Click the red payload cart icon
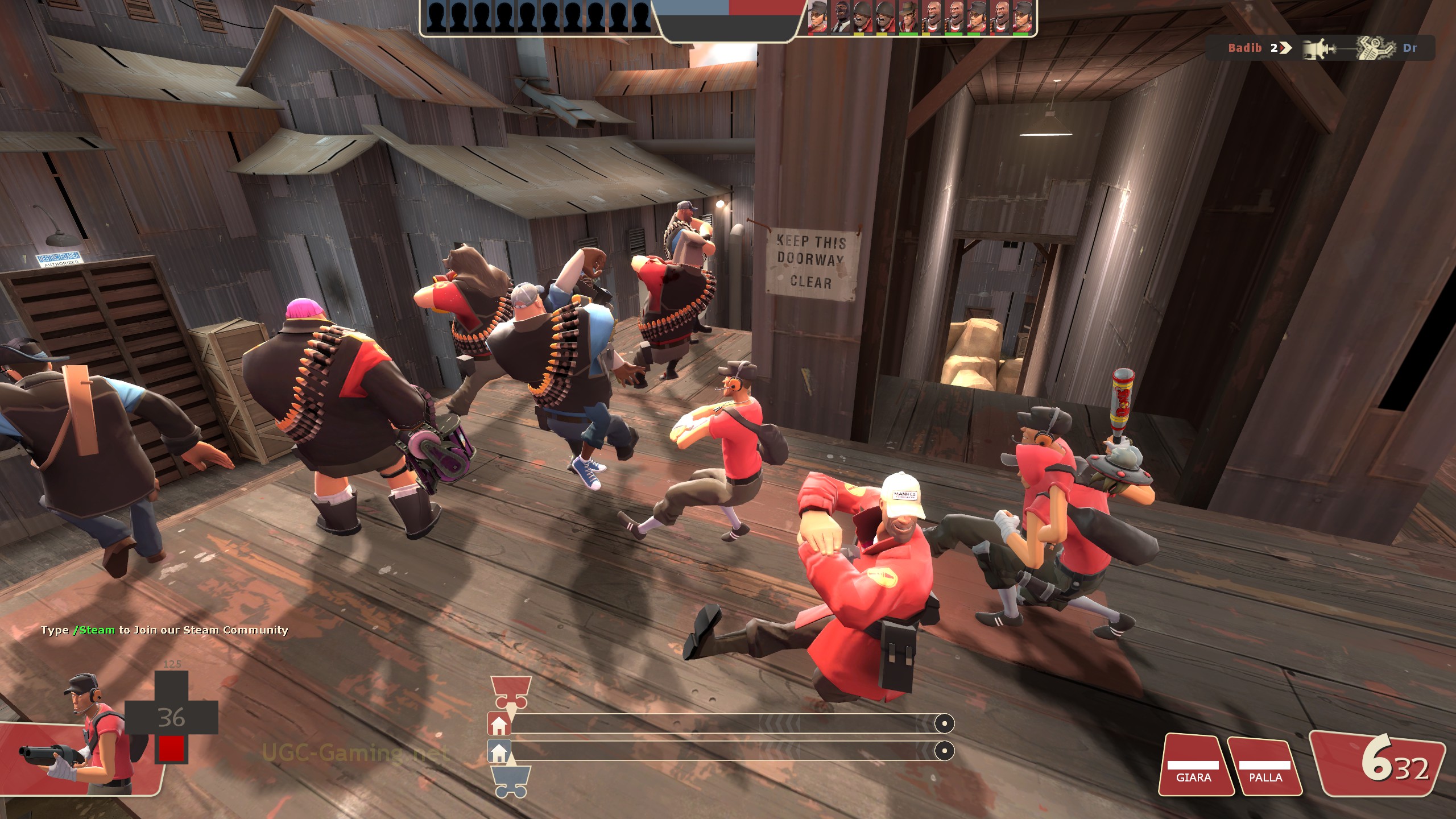Image resolution: width=1456 pixels, height=819 pixels. coord(510,690)
